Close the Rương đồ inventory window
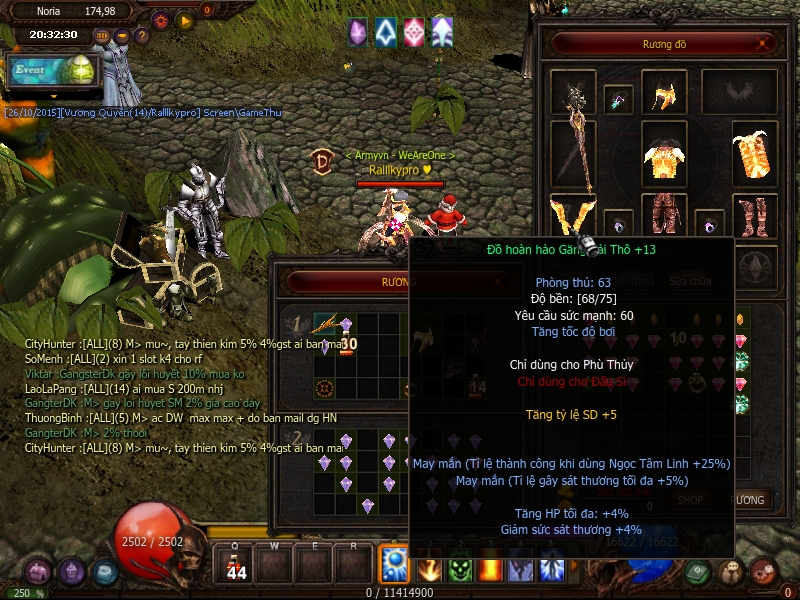The image size is (800, 600). pos(764,43)
